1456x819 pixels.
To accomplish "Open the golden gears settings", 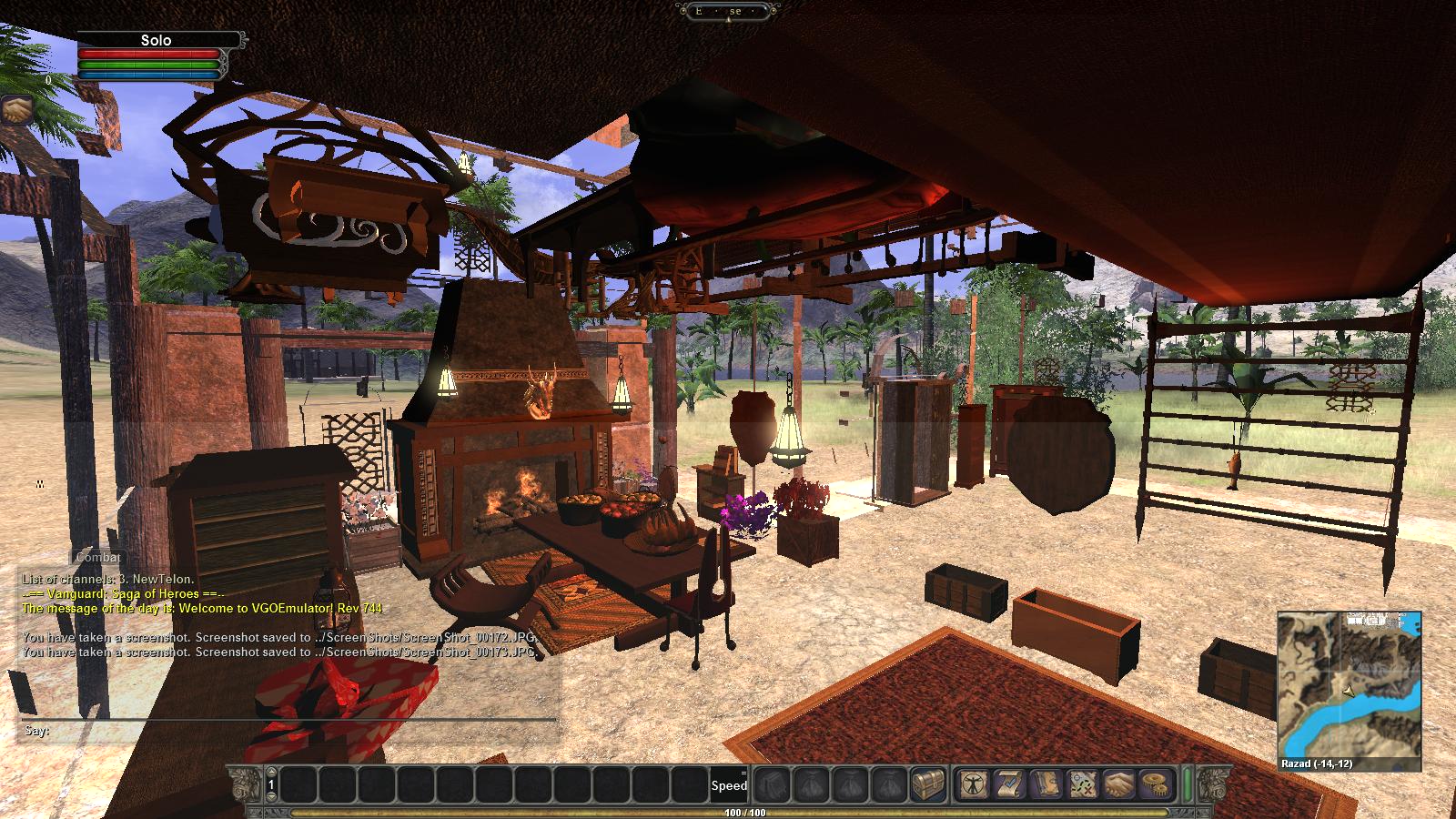I will pyautogui.click(x=1154, y=784).
